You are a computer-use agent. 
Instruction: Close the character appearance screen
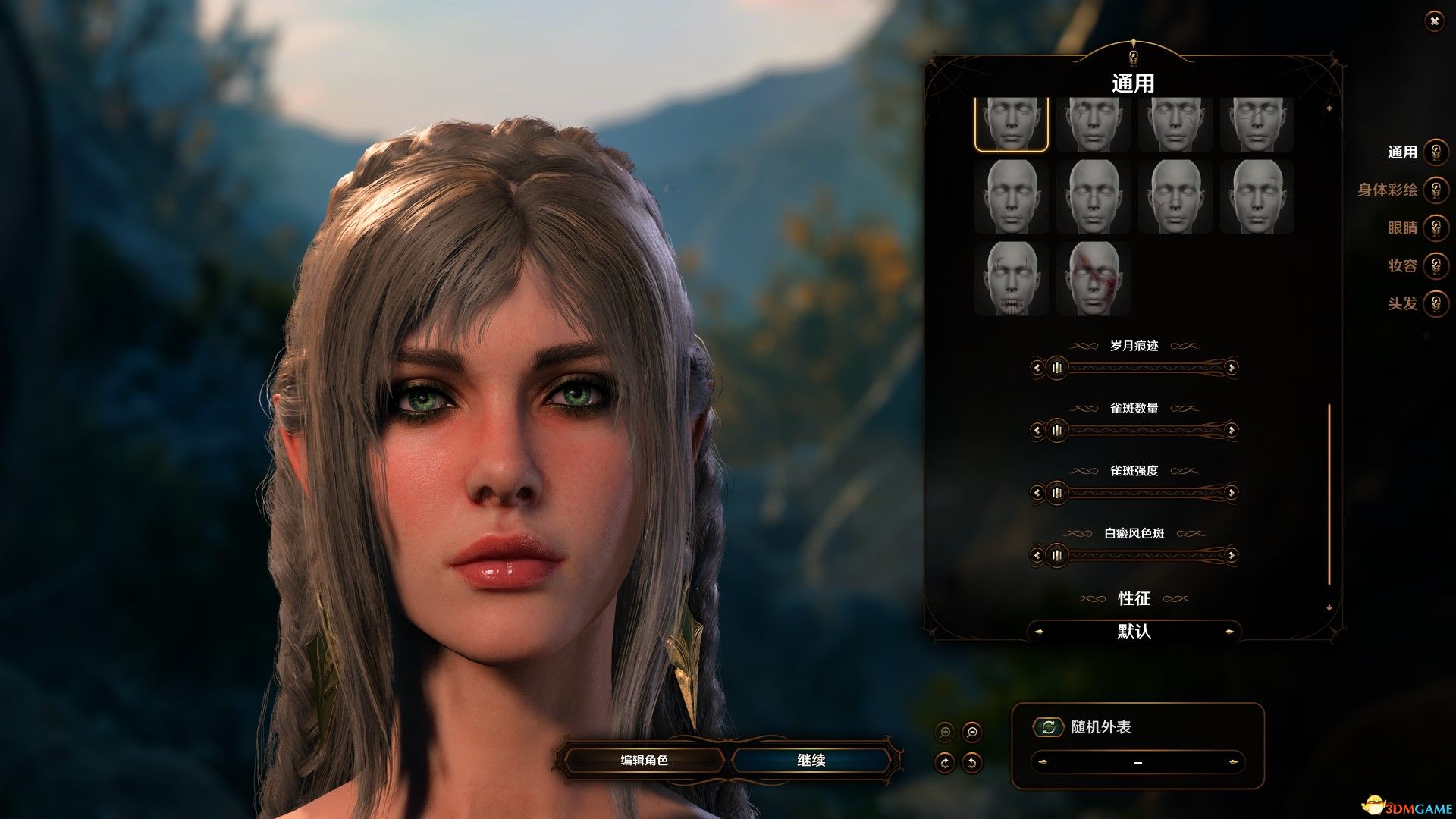click(x=1434, y=21)
